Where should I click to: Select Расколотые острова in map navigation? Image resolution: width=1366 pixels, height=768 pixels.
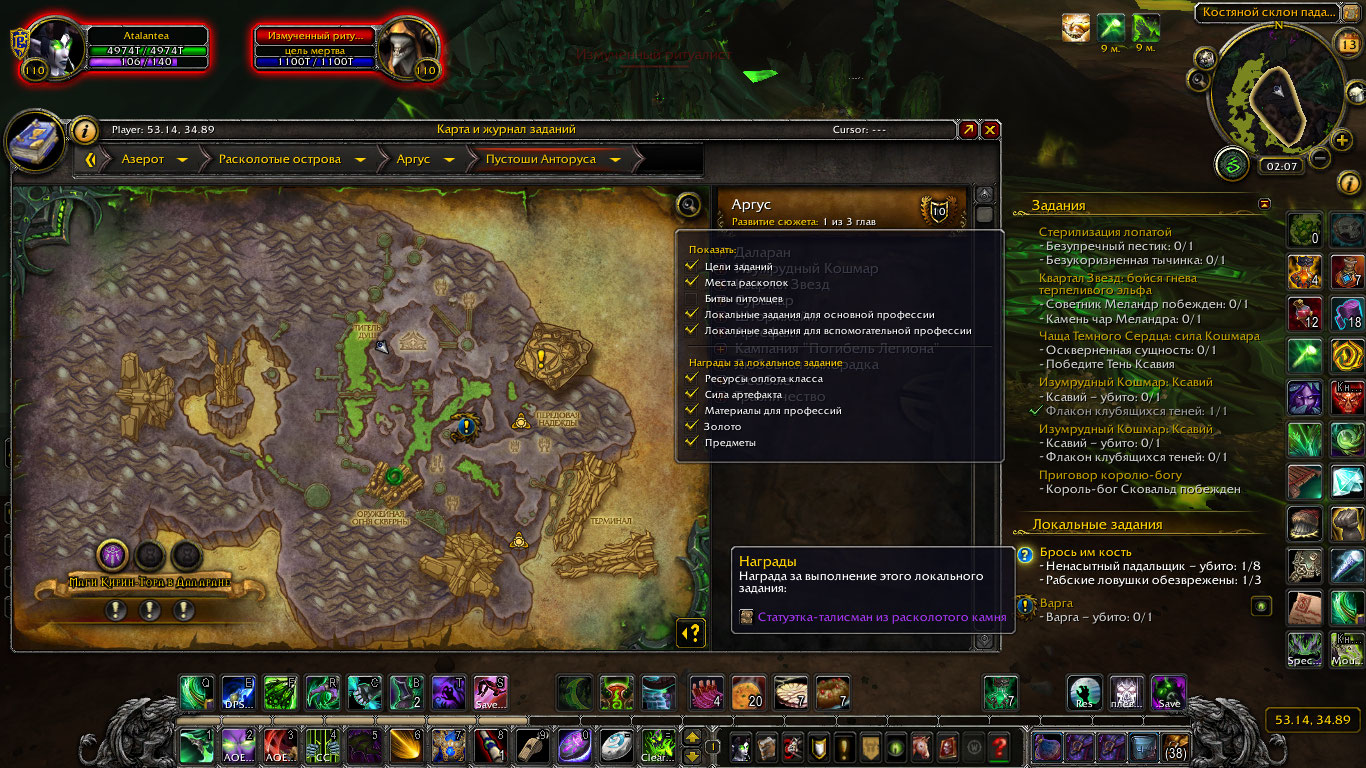pos(279,159)
